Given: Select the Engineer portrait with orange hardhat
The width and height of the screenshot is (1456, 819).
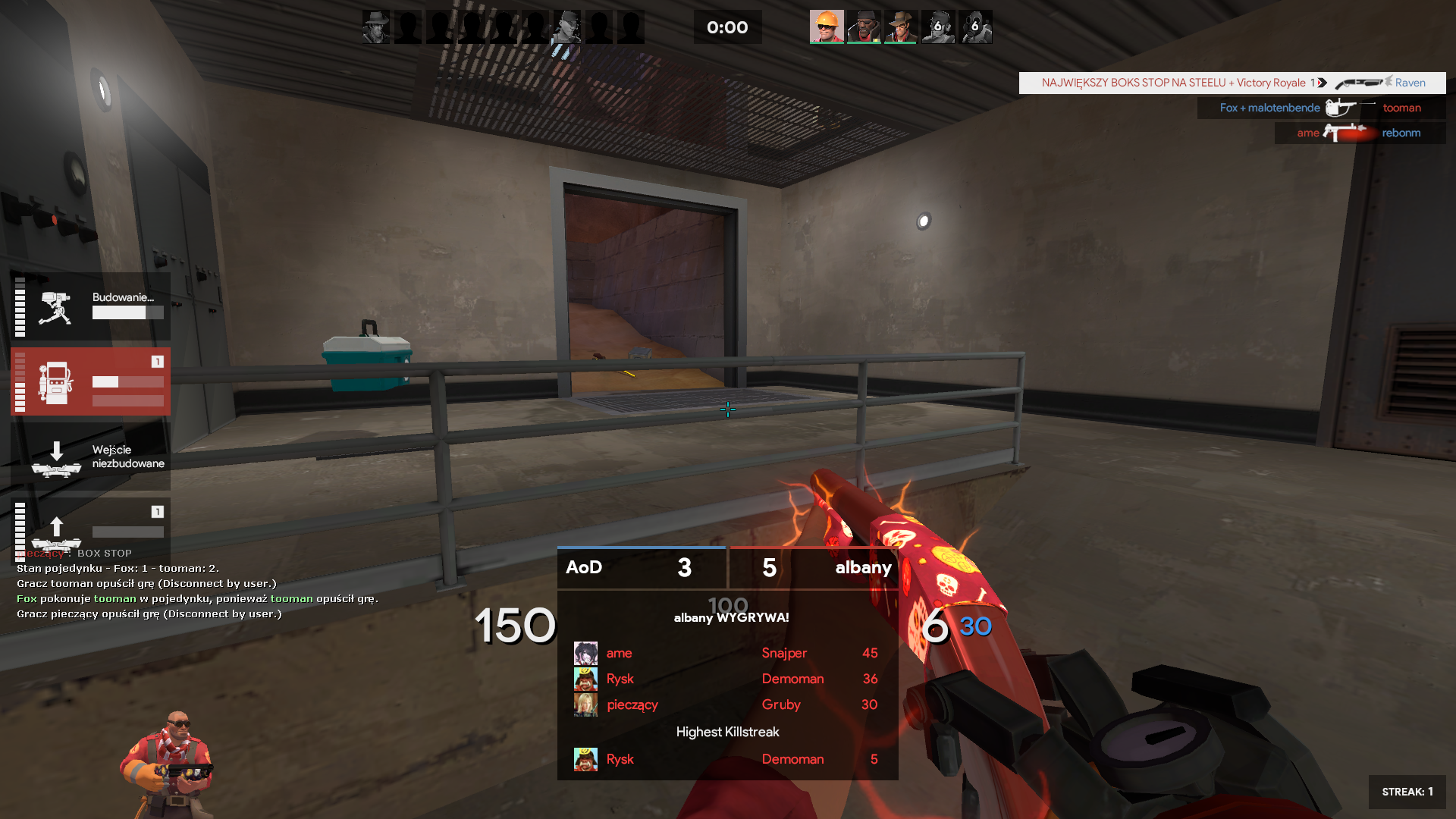Looking at the screenshot, I should [827, 27].
